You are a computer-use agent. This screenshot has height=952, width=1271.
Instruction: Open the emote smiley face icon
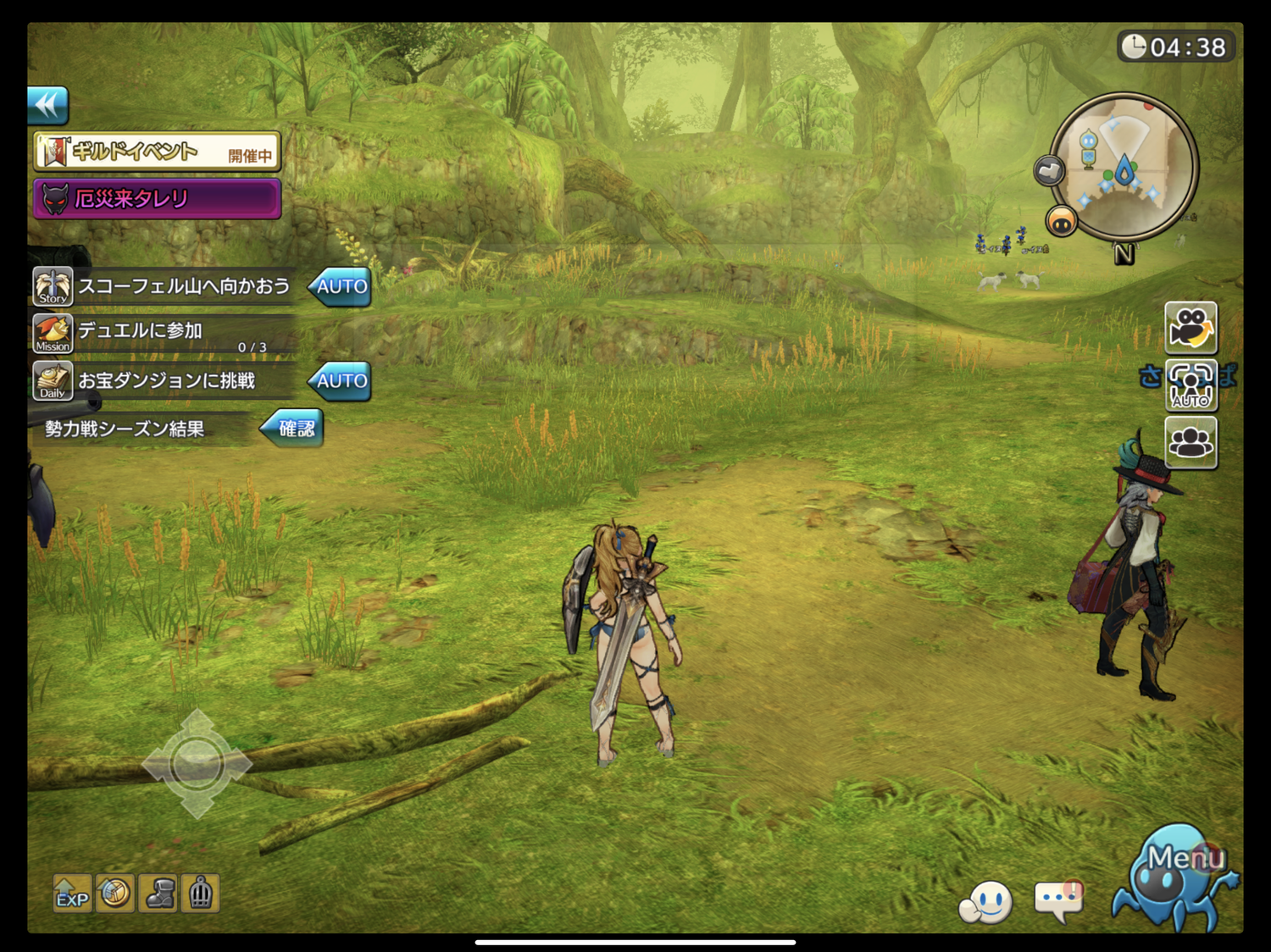coord(986,903)
